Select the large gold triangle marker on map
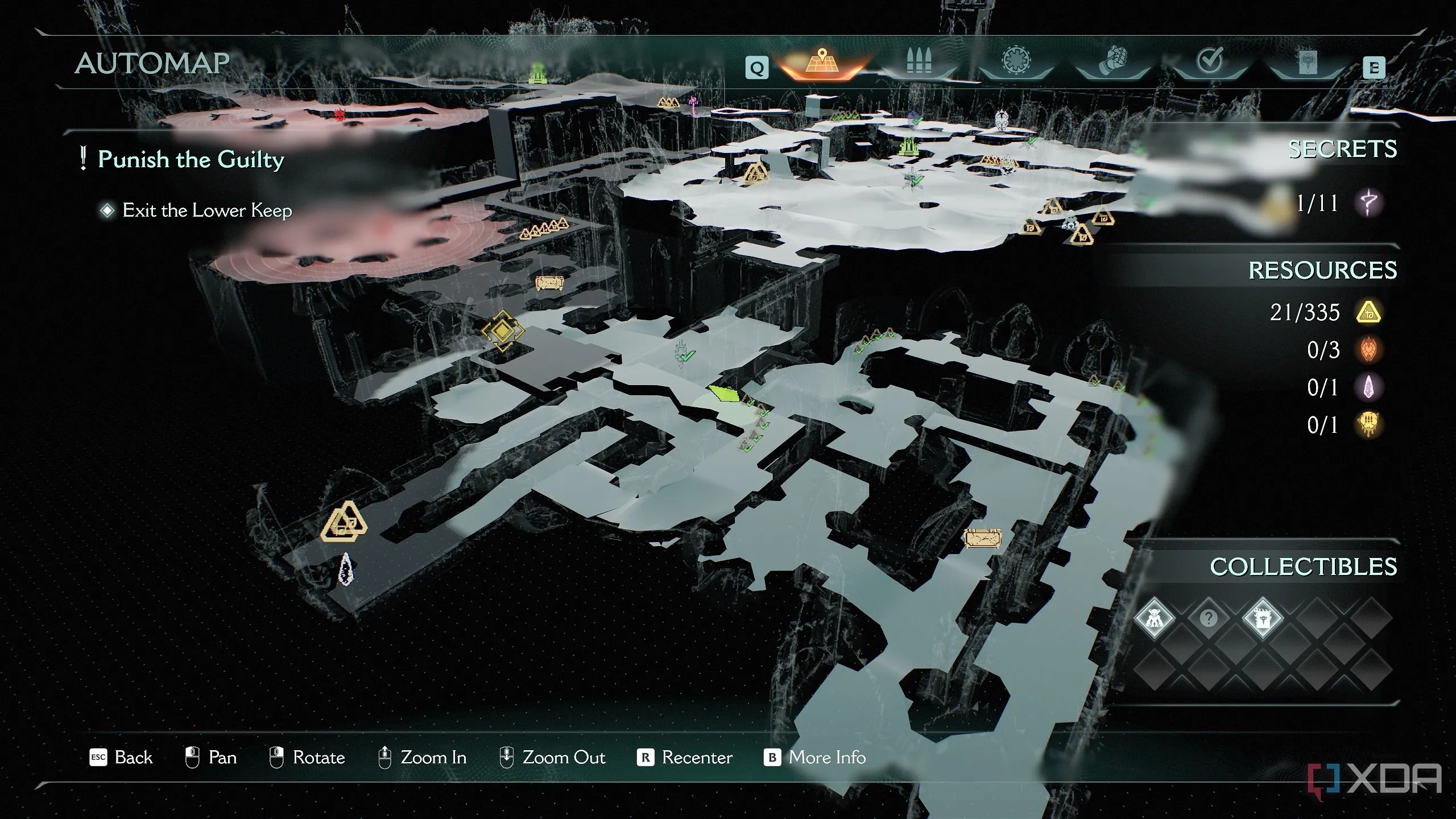1456x819 pixels. click(x=344, y=522)
